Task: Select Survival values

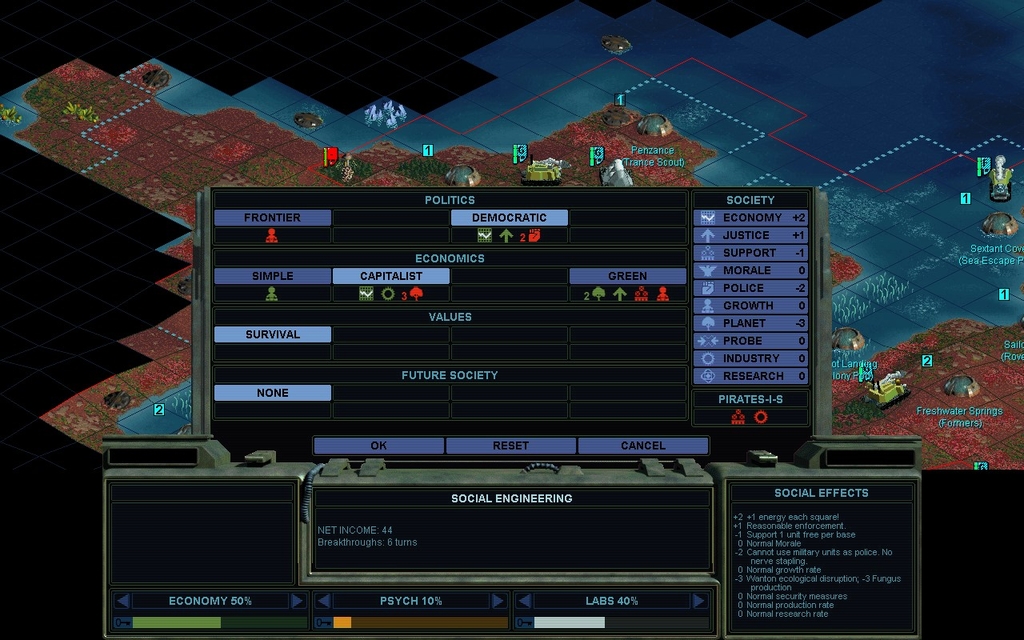Action: point(272,334)
